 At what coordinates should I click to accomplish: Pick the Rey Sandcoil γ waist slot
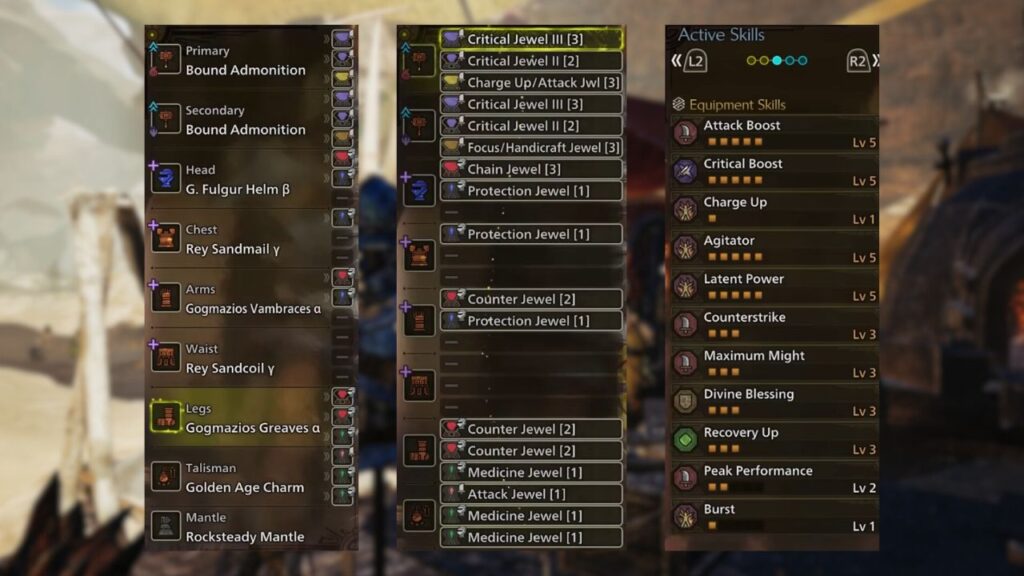[x=245, y=359]
